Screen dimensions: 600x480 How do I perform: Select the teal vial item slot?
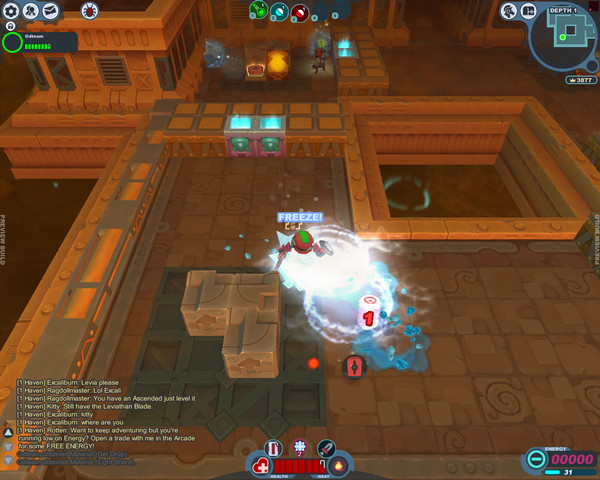(279, 11)
